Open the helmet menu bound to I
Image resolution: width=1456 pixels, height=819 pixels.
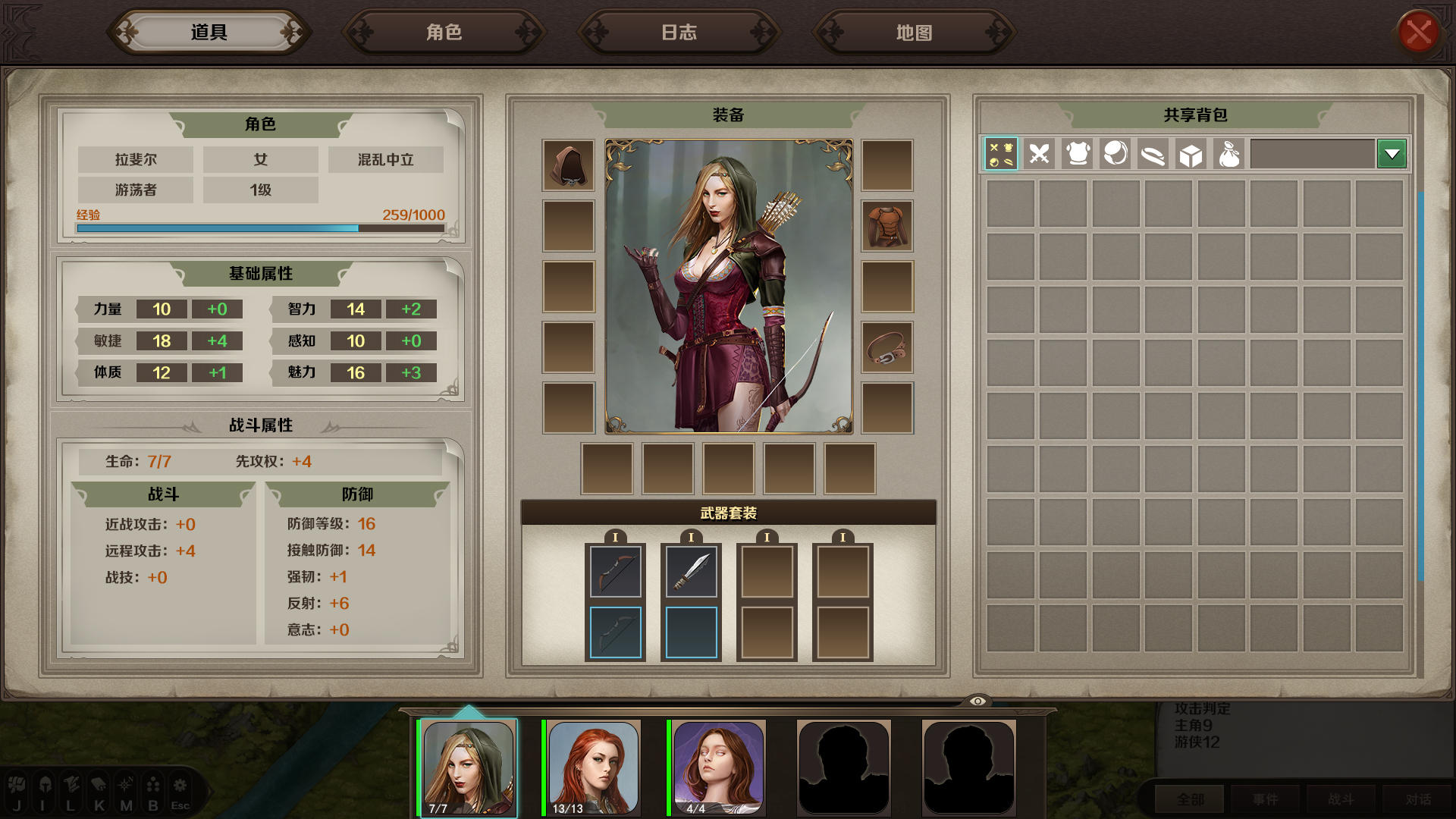point(45,789)
